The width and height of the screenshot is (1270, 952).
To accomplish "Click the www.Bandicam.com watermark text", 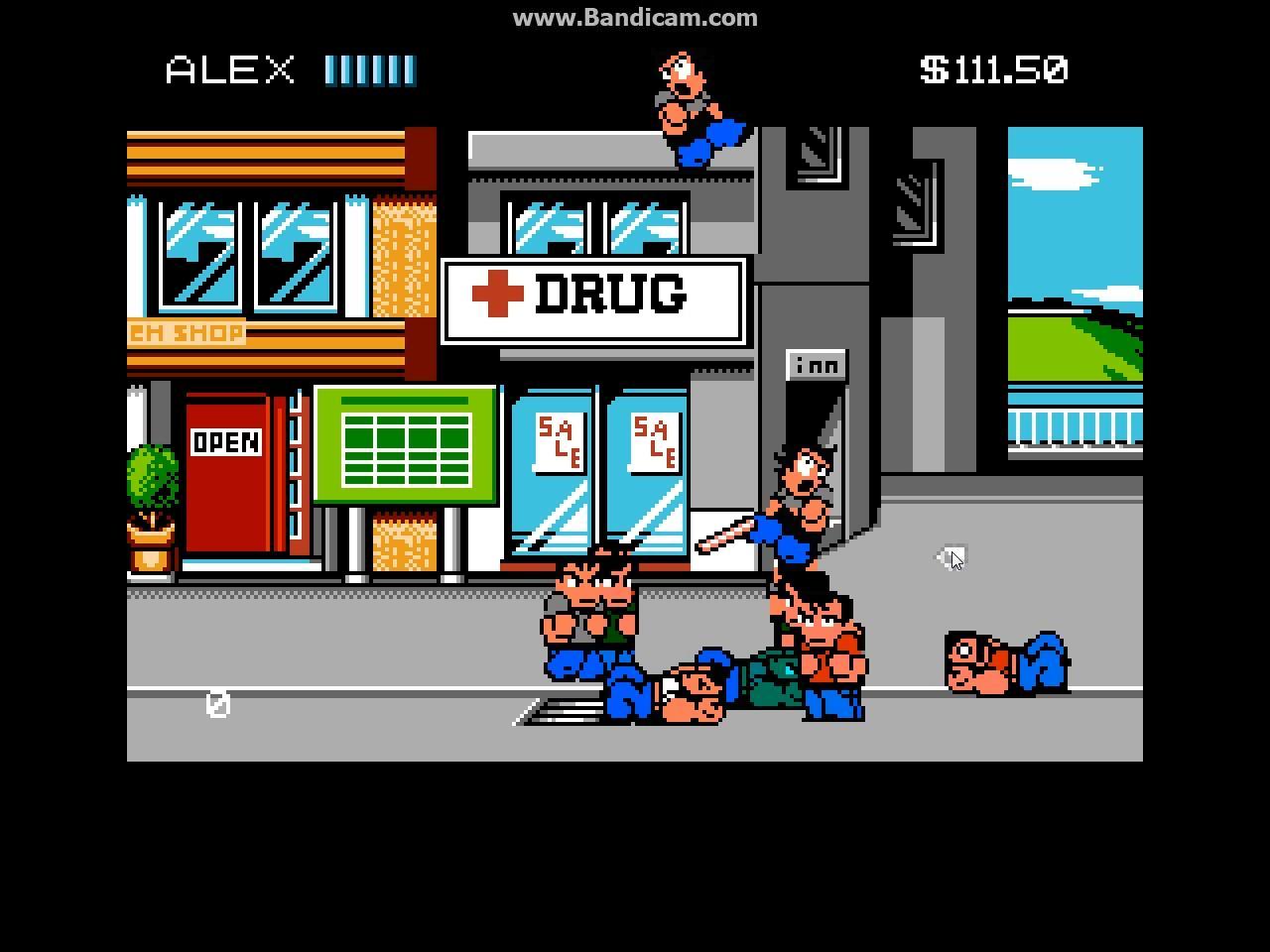I will pyautogui.click(x=634, y=17).
